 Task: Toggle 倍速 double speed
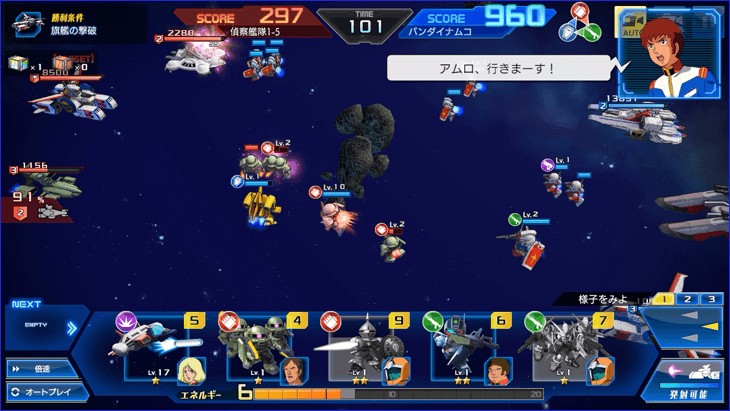tap(40, 369)
